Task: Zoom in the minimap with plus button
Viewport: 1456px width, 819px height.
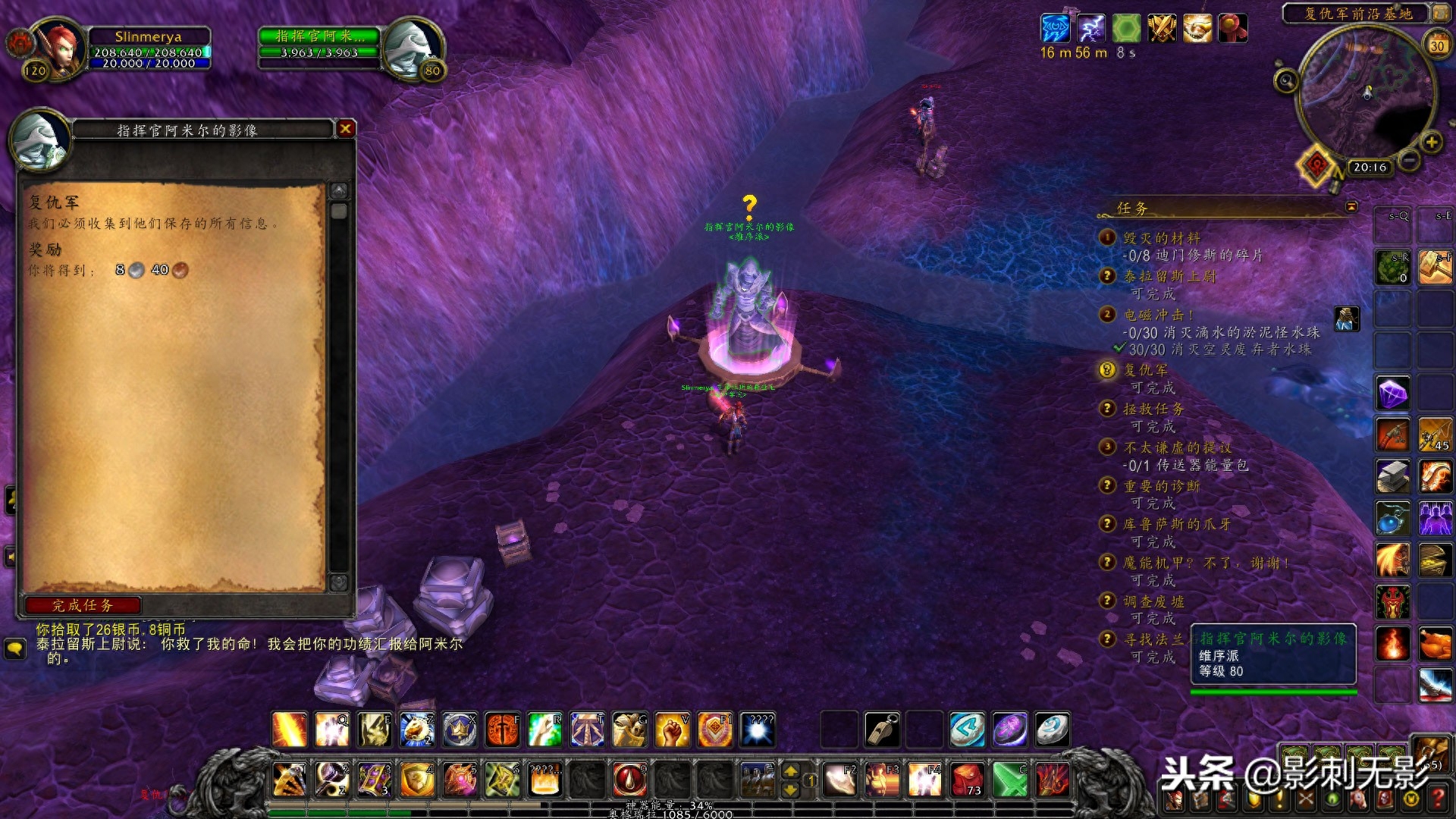Action: click(x=1431, y=142)
